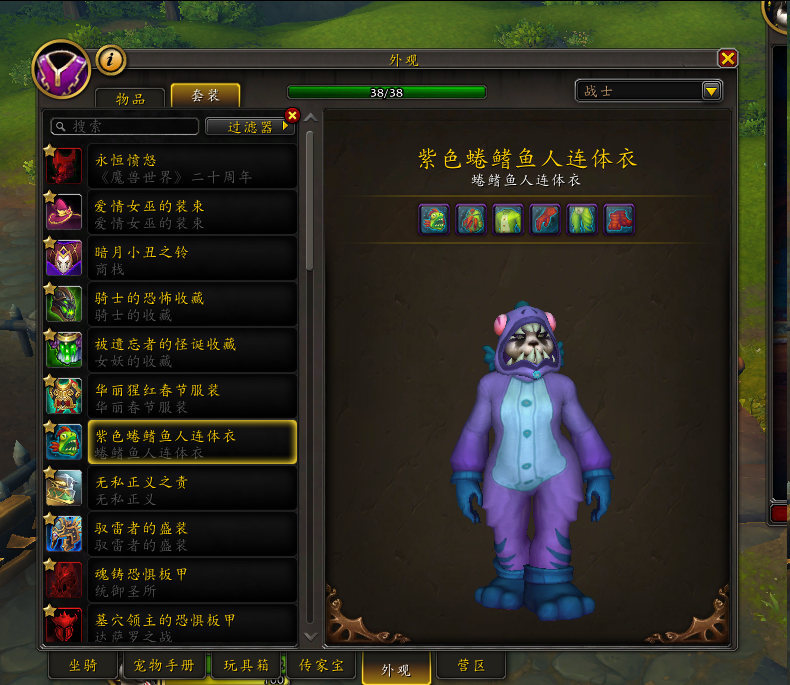
Task: Choose the 华丽猩红春节服装 set
Action: [170, 396]
